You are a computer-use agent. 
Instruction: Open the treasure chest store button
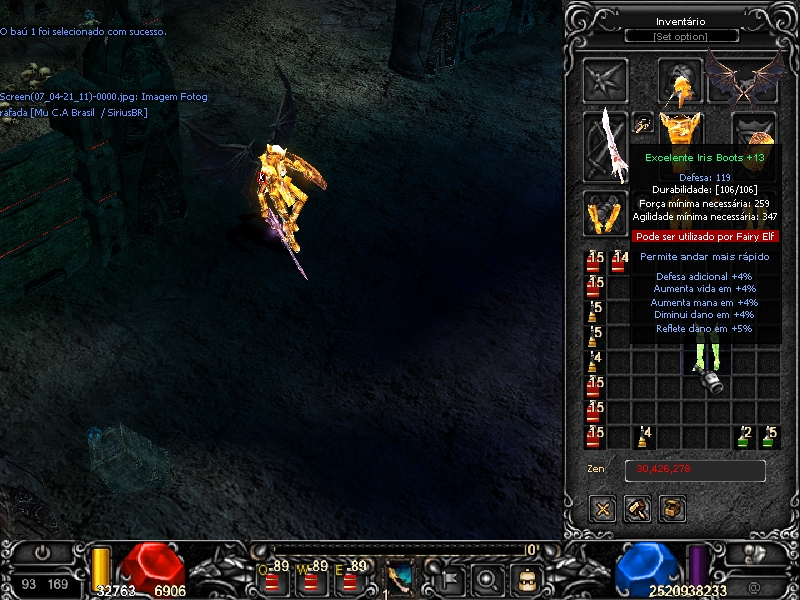673,508
